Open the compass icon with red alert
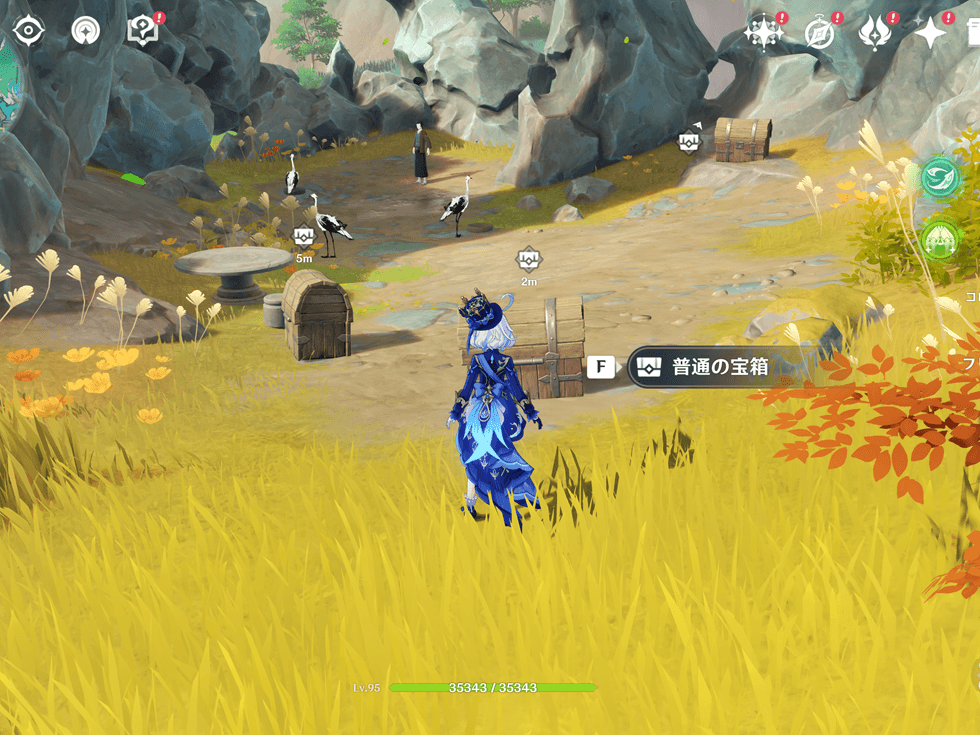 coord(820,33)
